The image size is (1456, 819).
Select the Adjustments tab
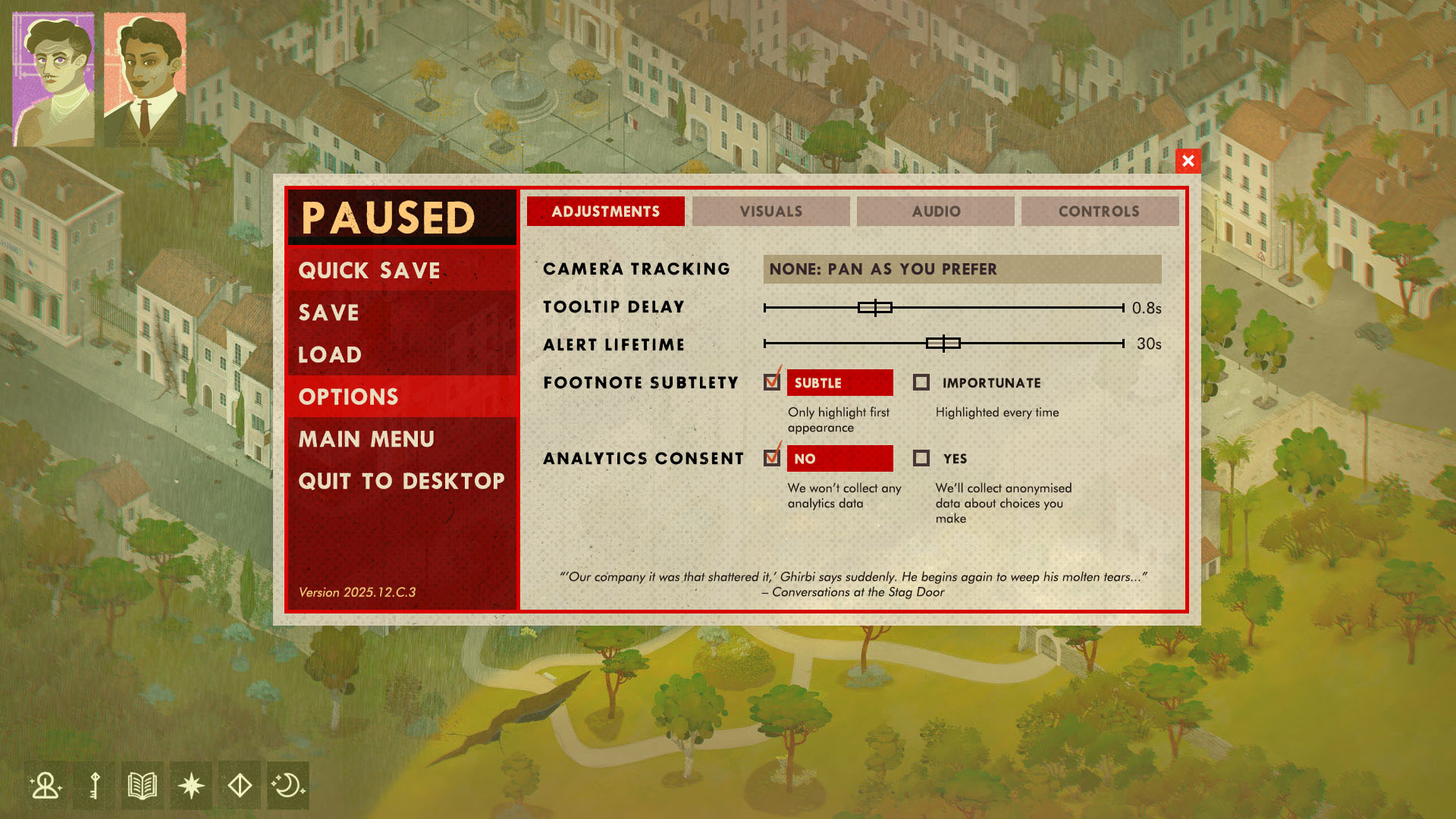tap(606, 212)
